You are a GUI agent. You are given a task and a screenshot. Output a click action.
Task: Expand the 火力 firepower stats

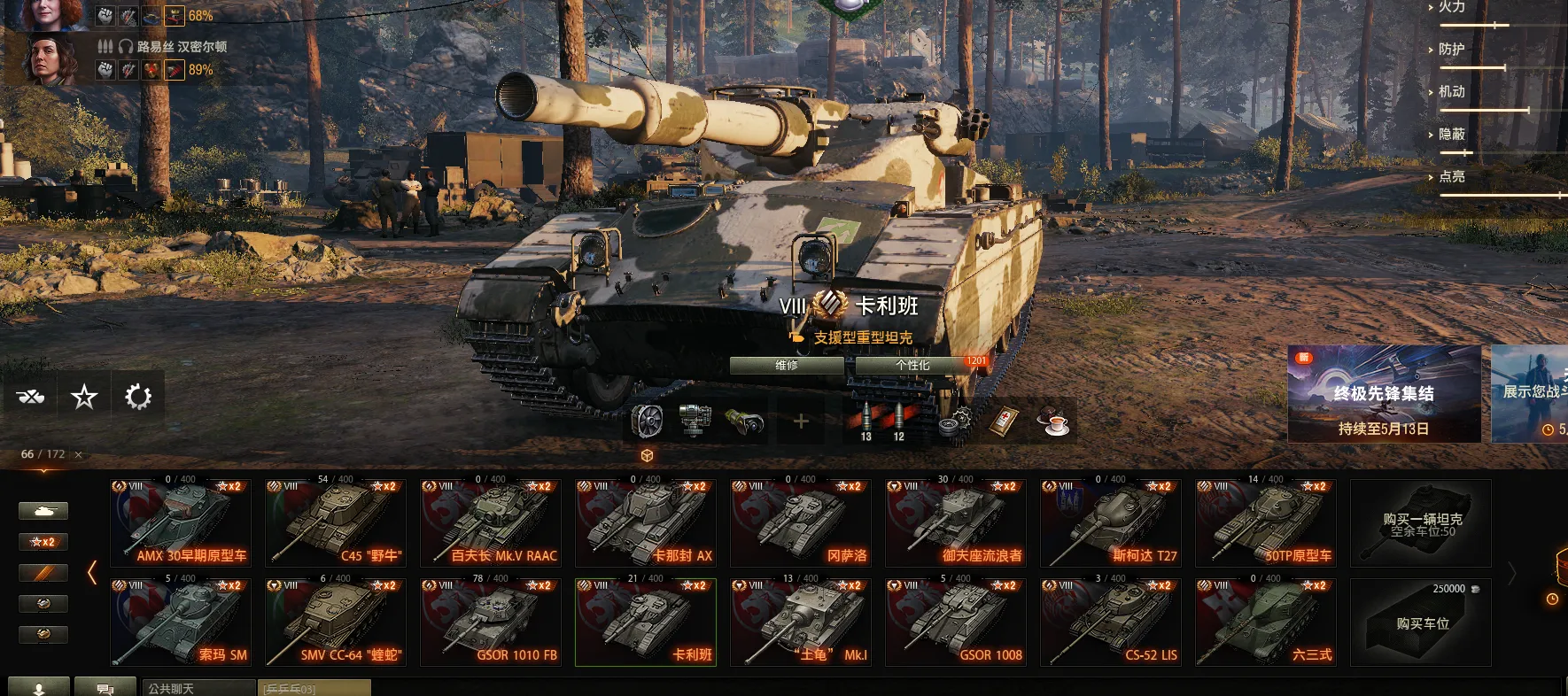[x=1451, y=7]
